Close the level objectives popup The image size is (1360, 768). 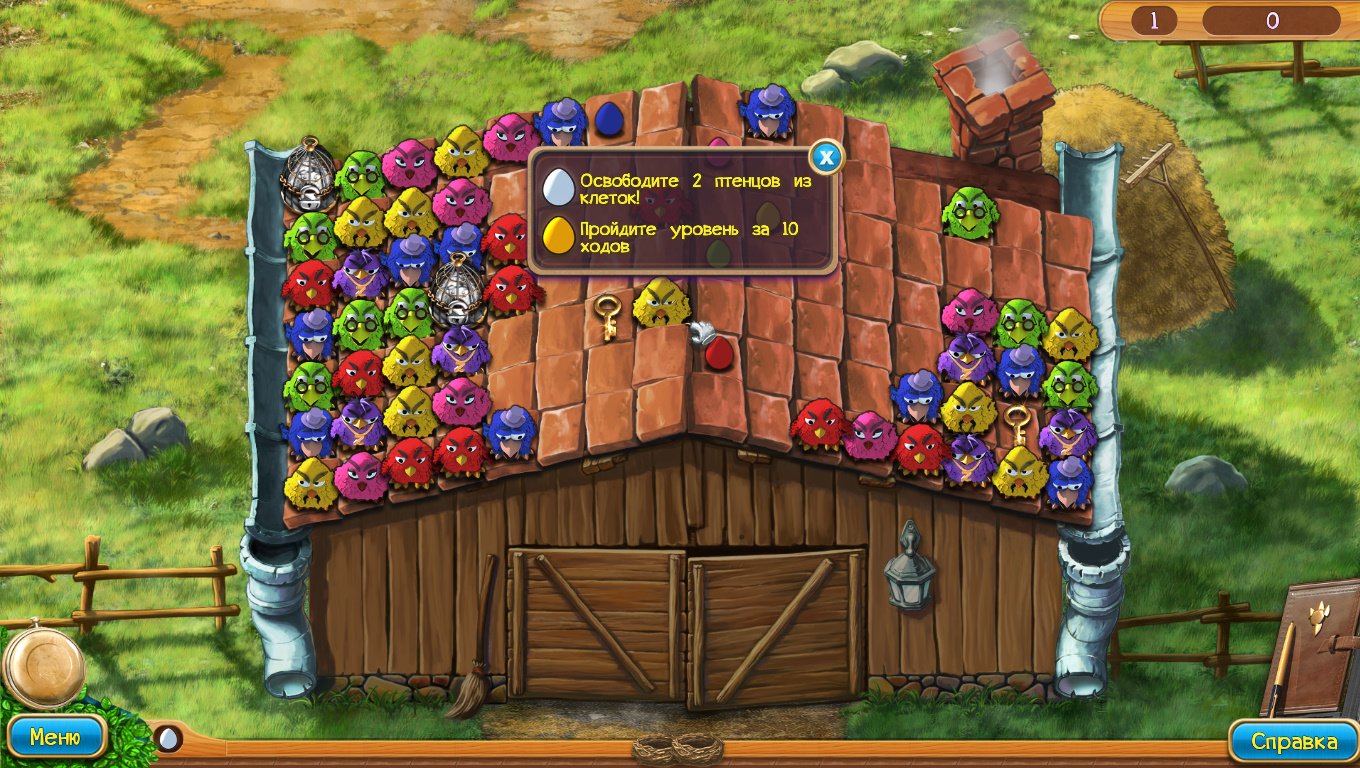point(825,156)
